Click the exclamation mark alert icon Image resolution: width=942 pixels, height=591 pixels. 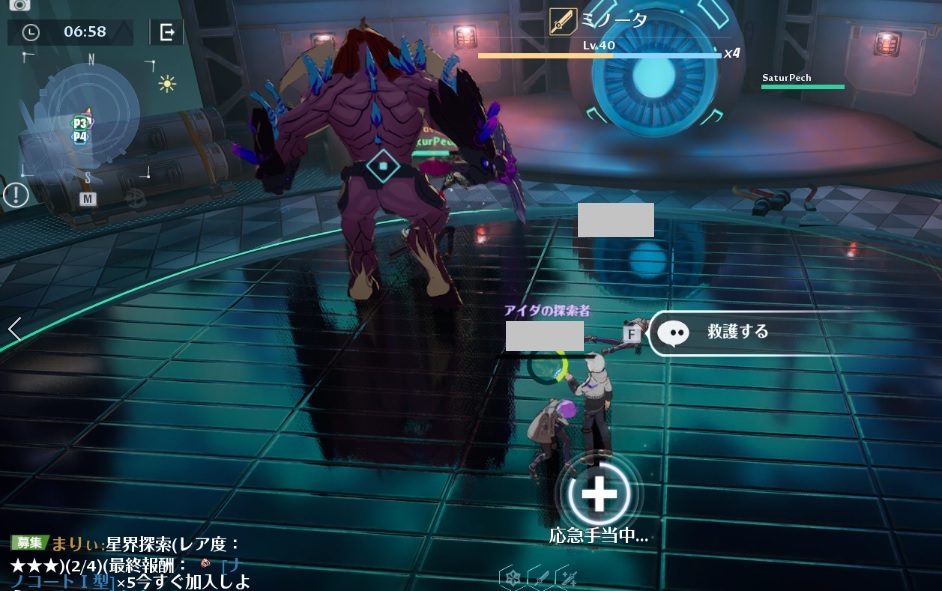pyautogui.click(x=16, y=195)
